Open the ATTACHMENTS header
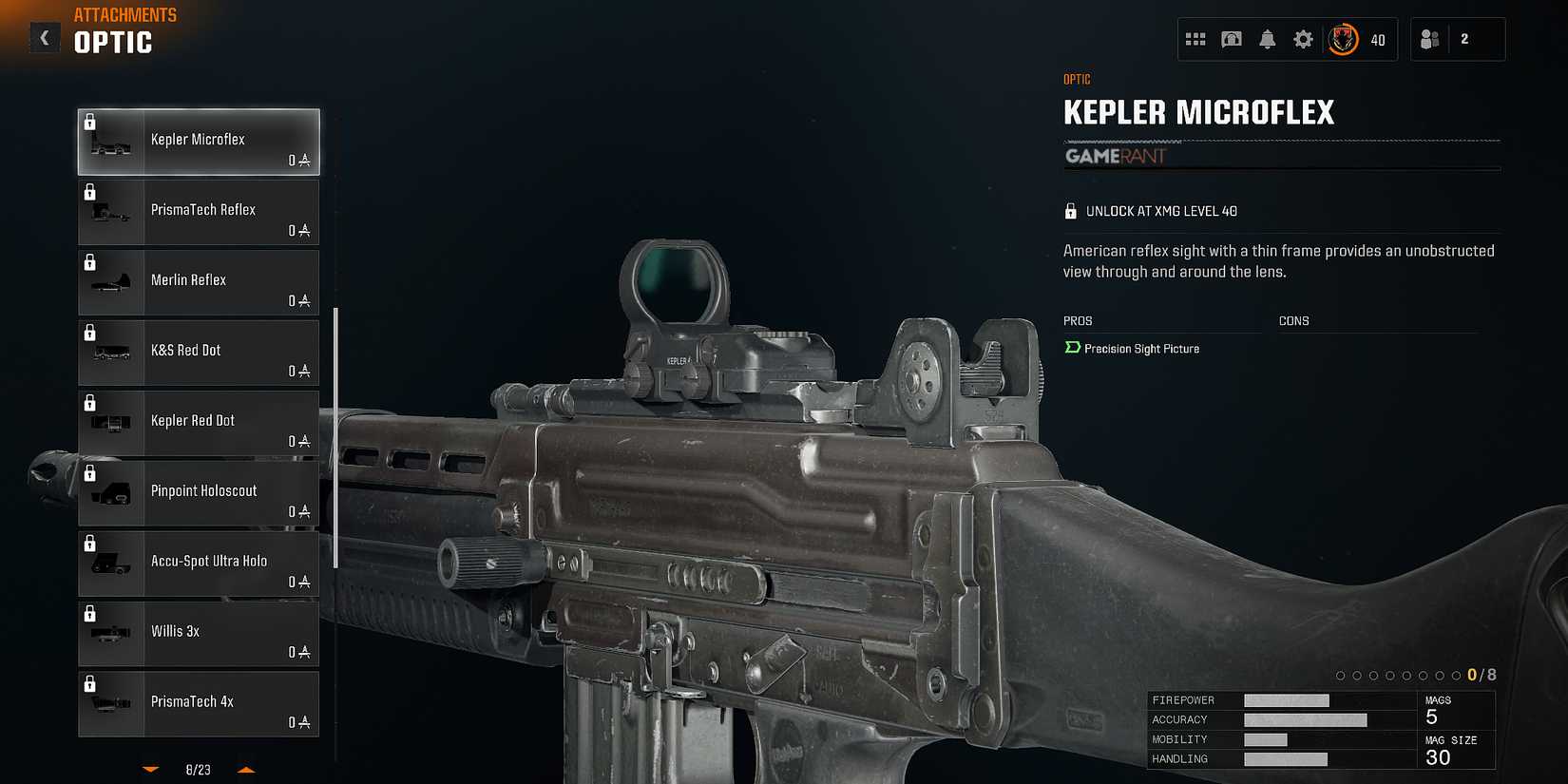 coord(124,14)
